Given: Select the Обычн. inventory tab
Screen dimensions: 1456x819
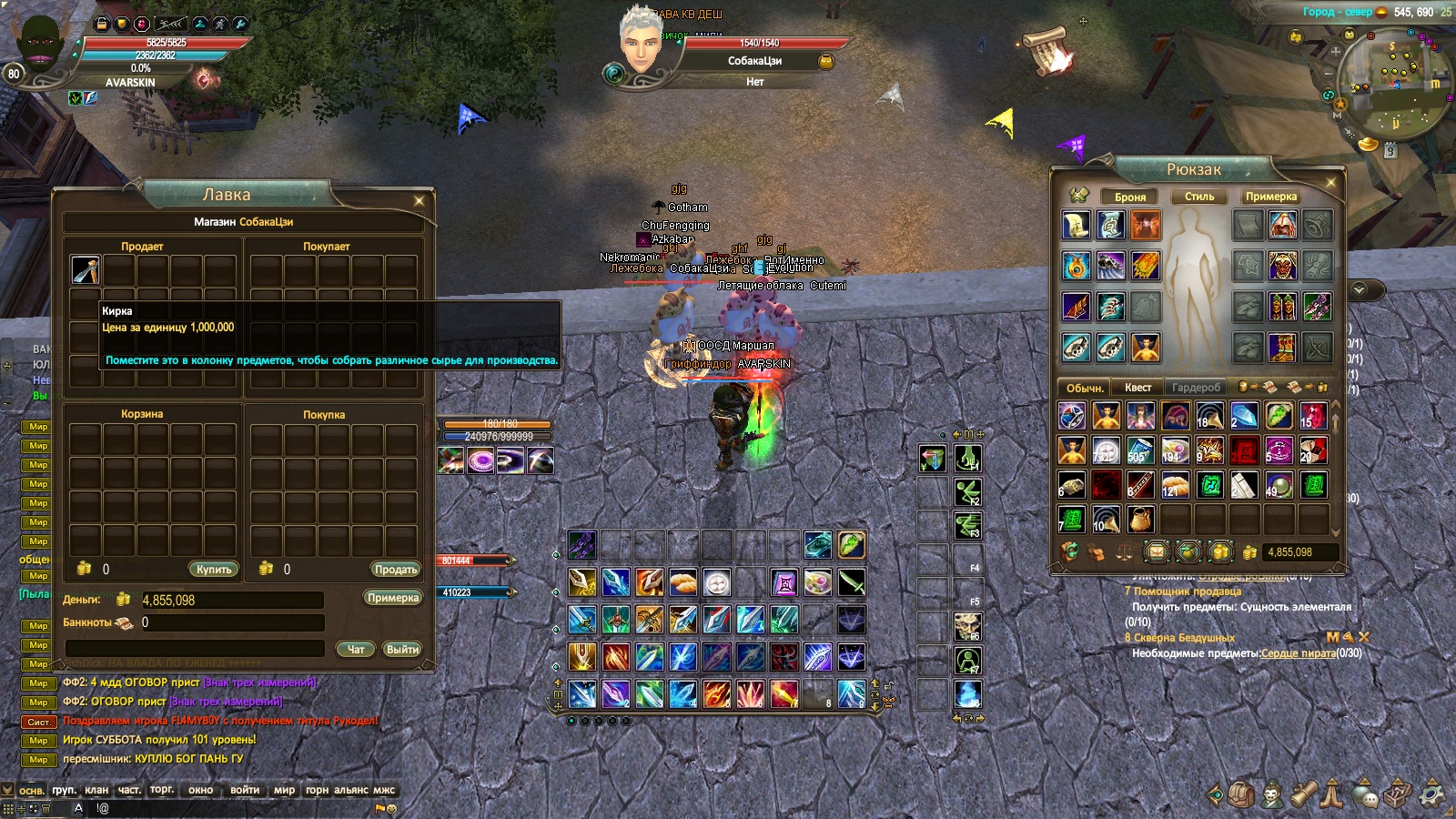Looking at the screenshot, I should (1085, 388).
